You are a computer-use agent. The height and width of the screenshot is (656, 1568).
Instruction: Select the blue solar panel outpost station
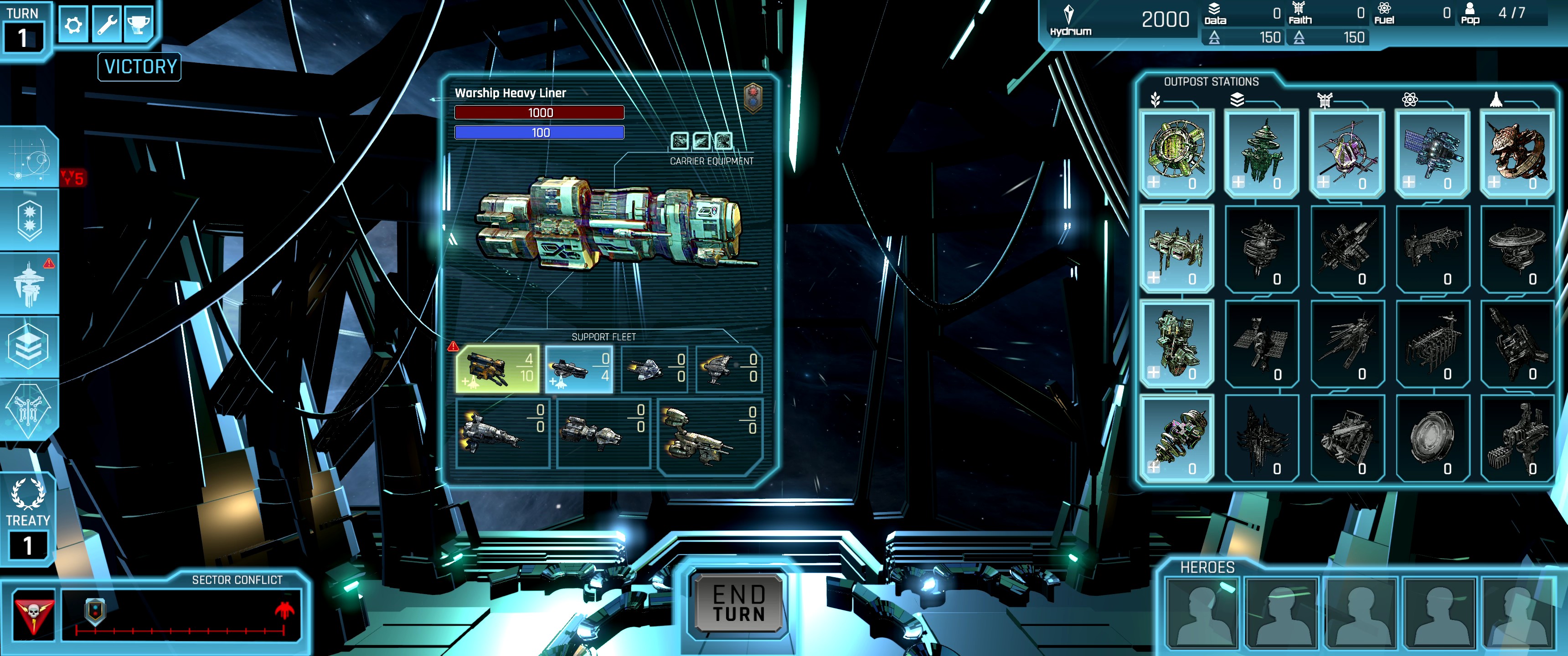[x=1432, y=152]
